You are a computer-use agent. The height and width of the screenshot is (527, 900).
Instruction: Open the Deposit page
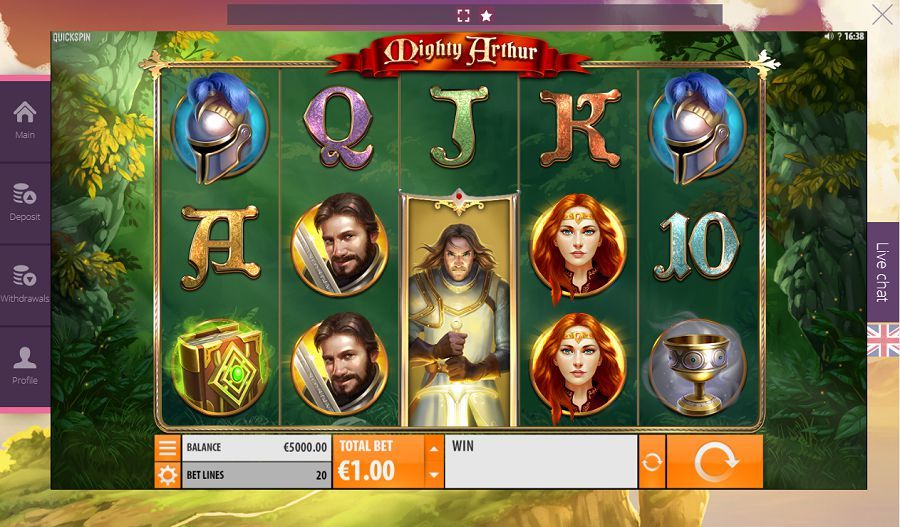[25, 201]
